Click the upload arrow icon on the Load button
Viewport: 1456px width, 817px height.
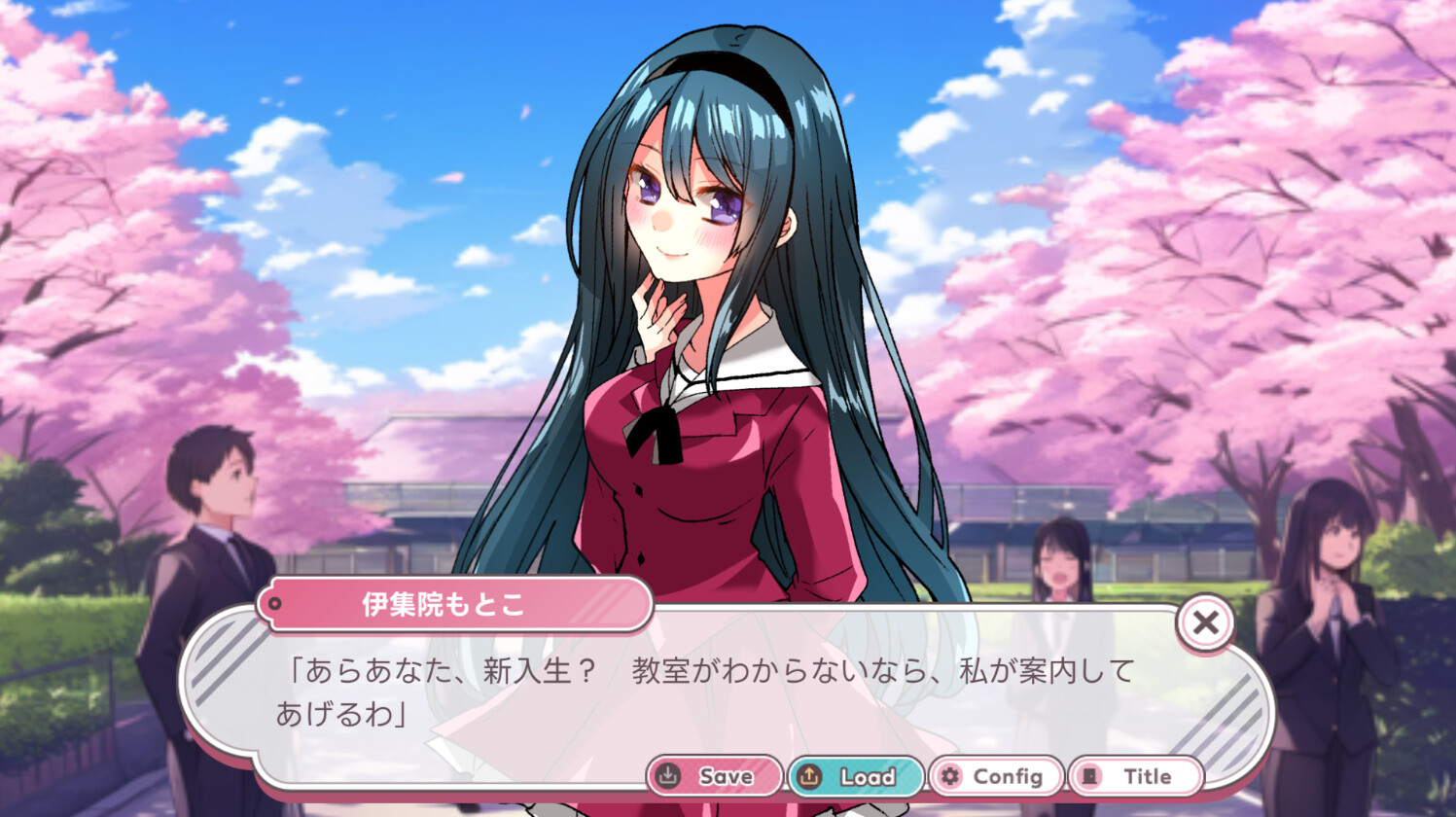click(807, 776)
